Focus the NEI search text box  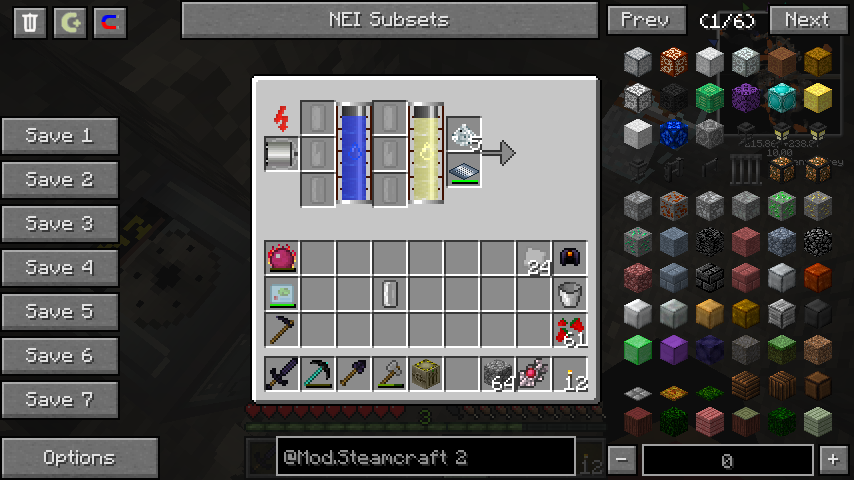tap(410, 458)
